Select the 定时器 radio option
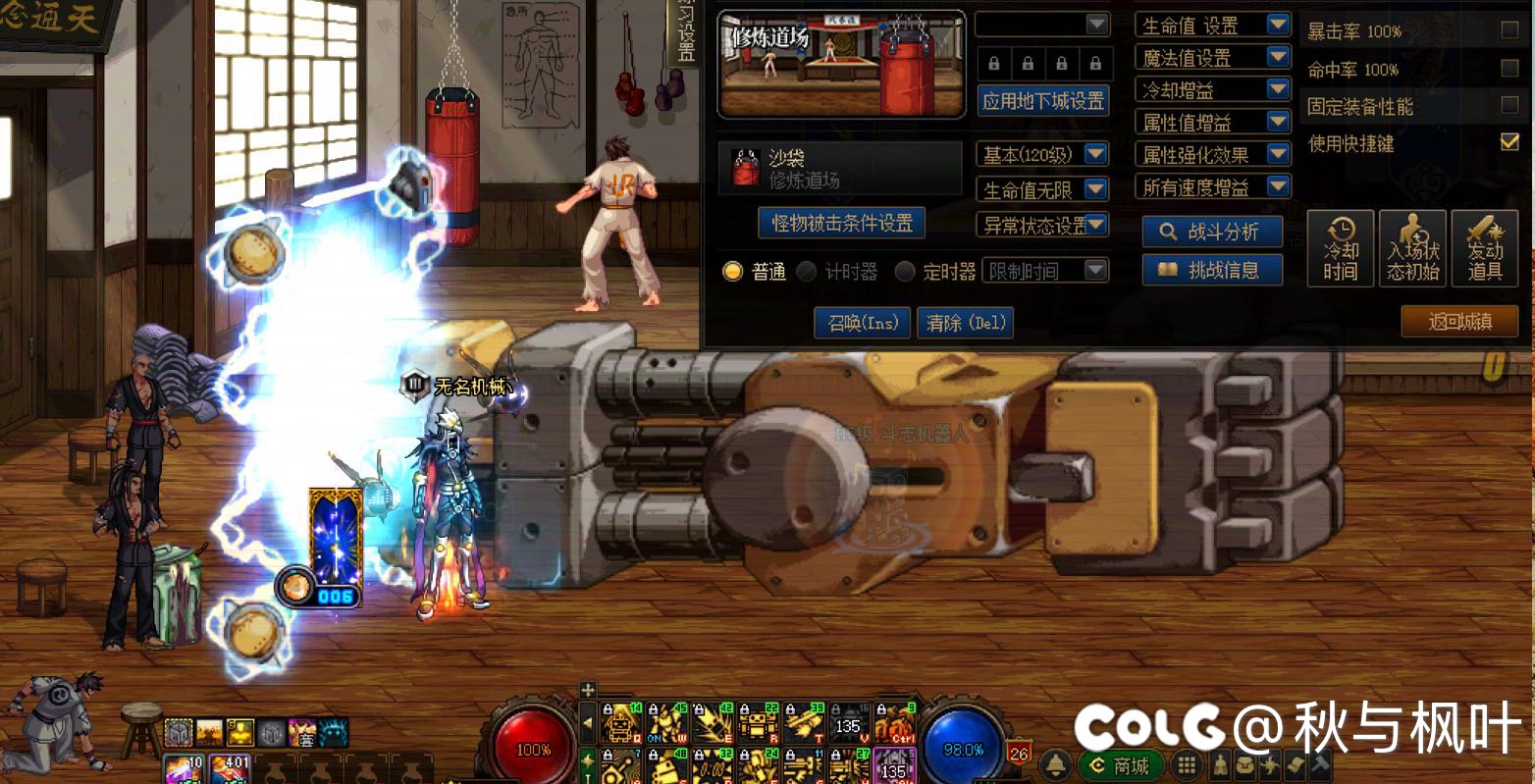The height and width of the screenshot is (784, 1535). [x=905, y=272]
